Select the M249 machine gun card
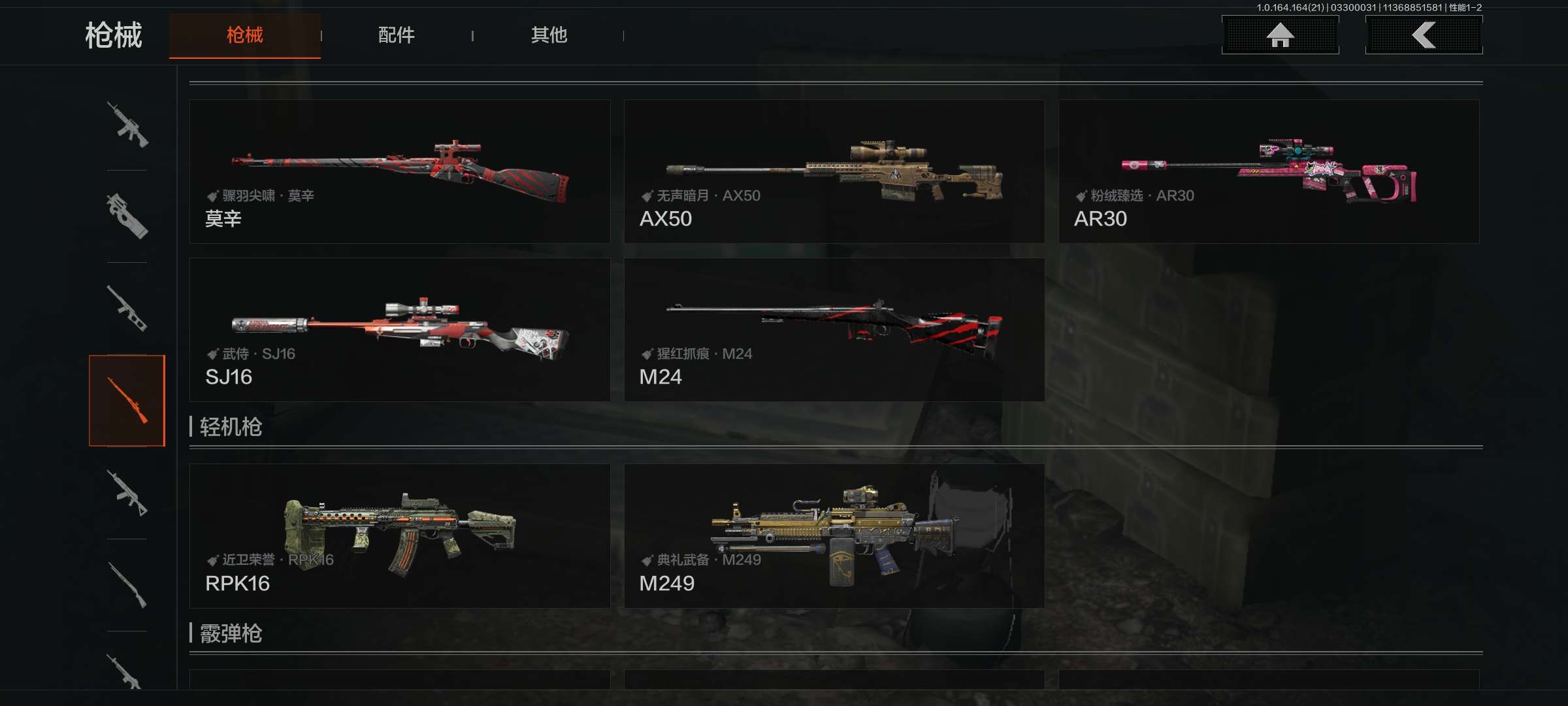Screen dimensions: 1568x706 pos(834,536)
